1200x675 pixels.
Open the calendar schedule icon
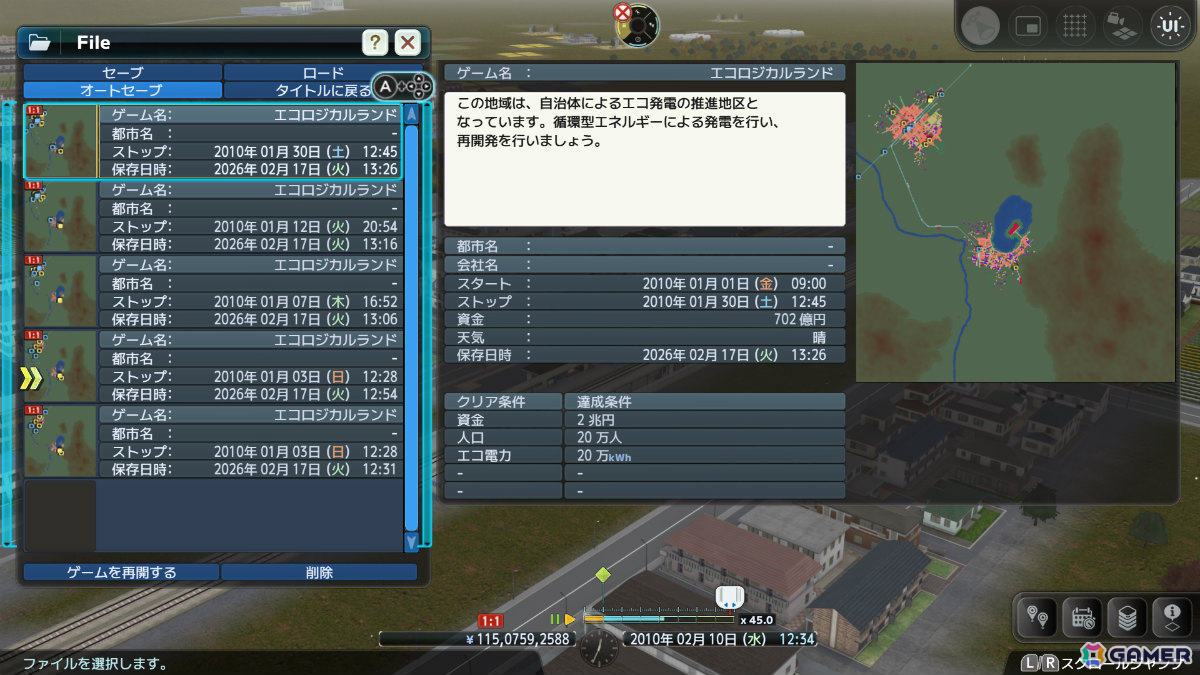click(1082, 619)
